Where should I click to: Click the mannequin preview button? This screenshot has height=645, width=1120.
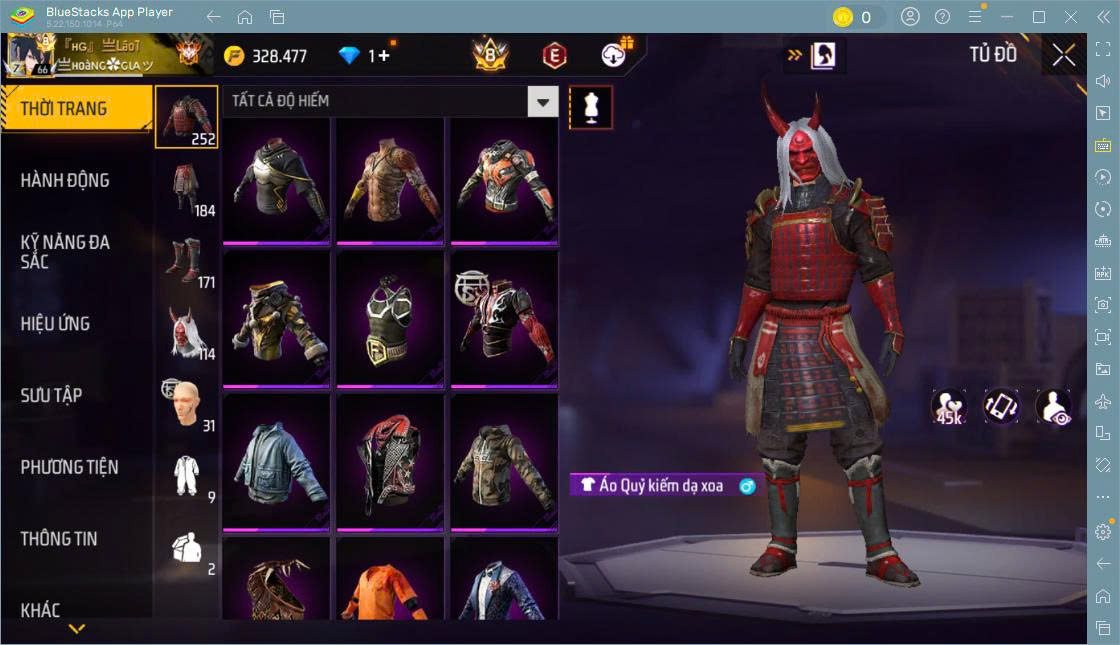coord(590,107)
